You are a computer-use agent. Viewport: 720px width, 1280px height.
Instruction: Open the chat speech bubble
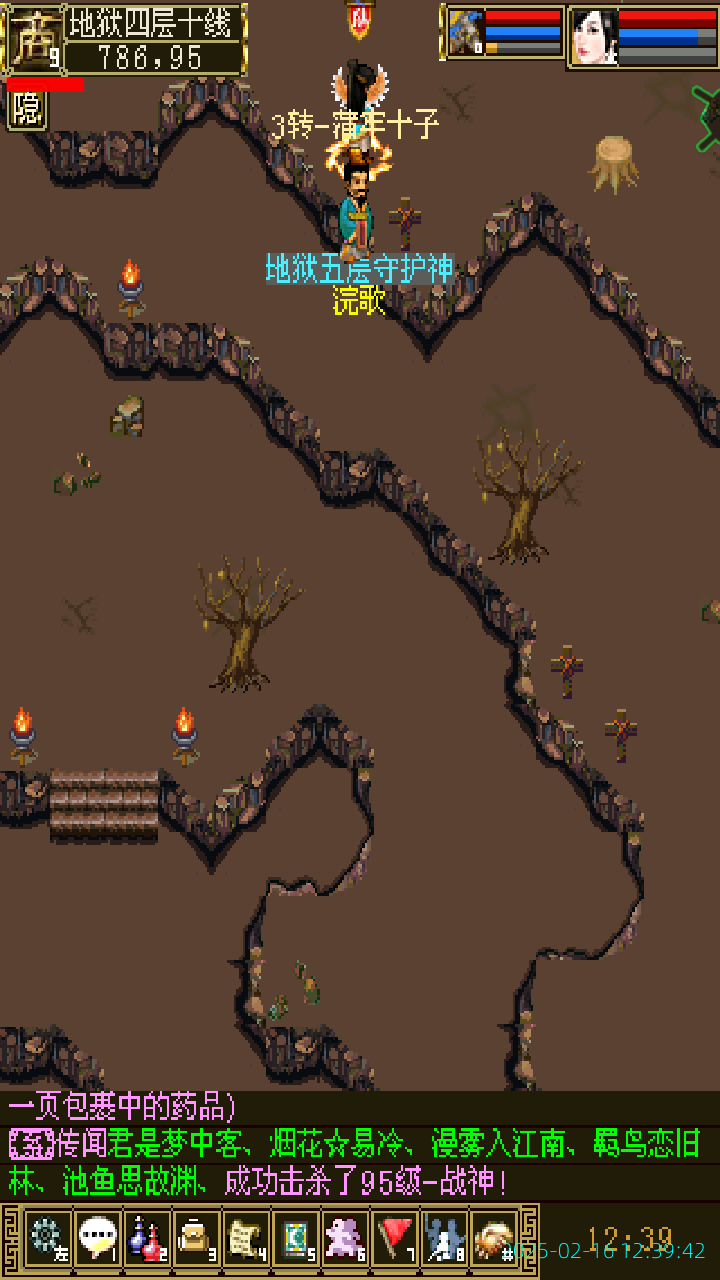97,1238
